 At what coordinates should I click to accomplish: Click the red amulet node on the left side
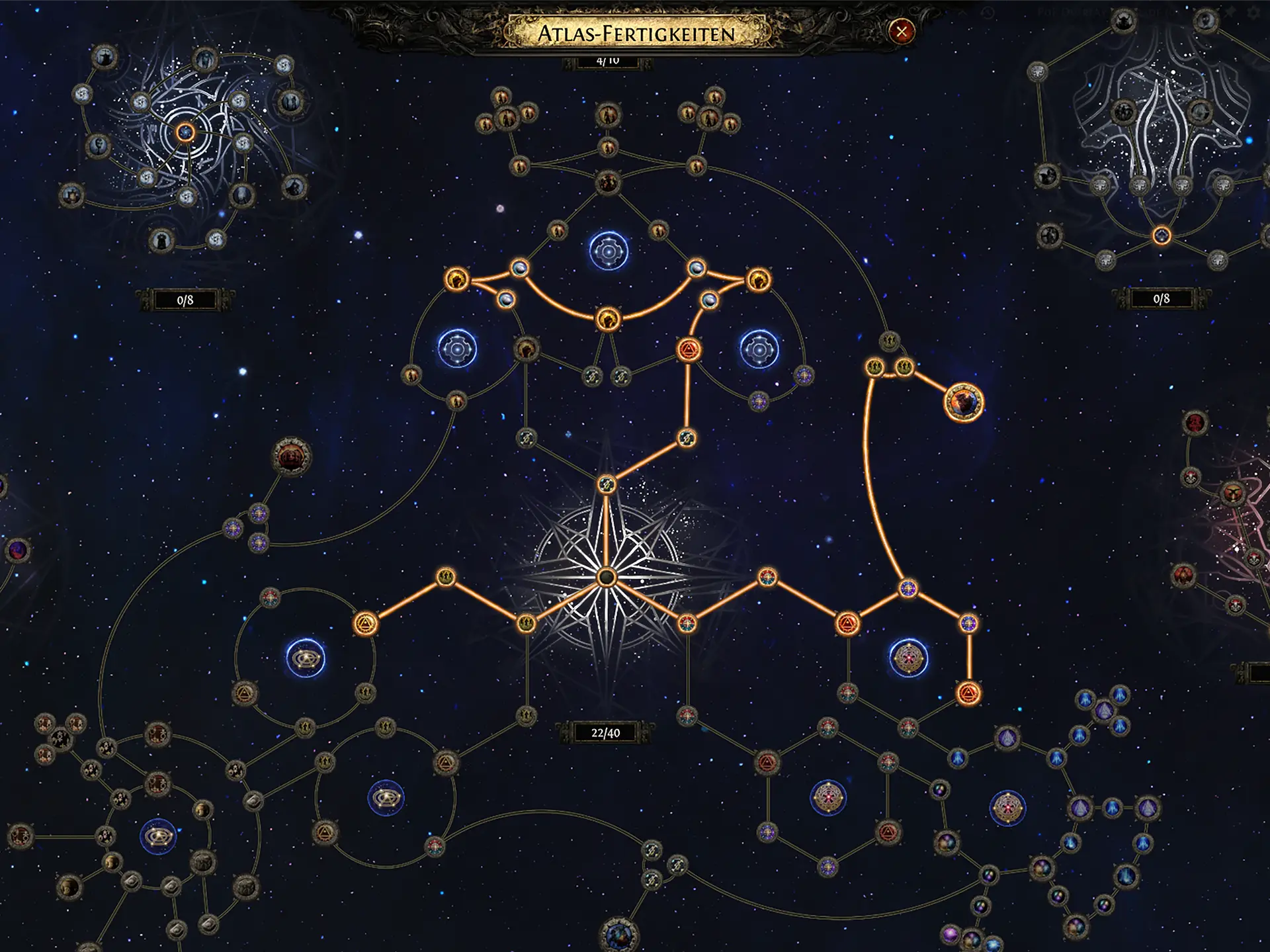[291, 456]
